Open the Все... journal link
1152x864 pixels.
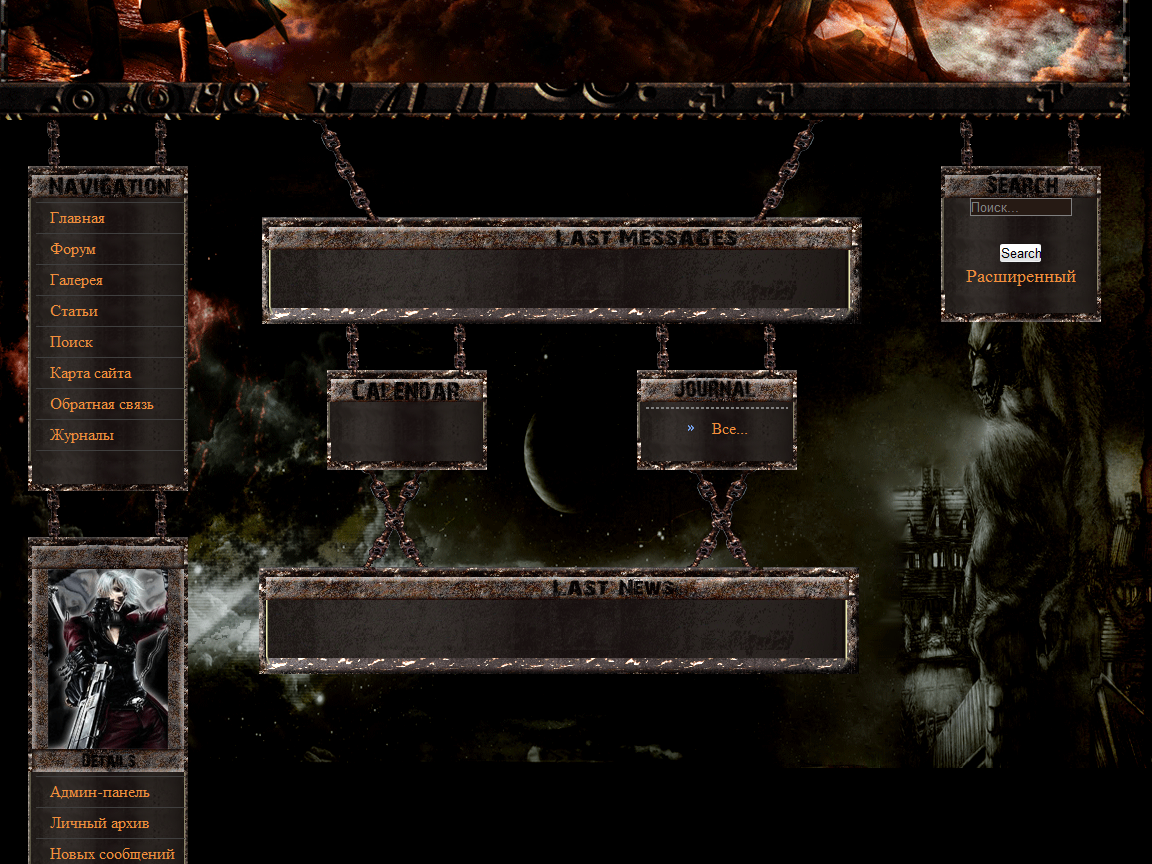[x=729, y=429]
